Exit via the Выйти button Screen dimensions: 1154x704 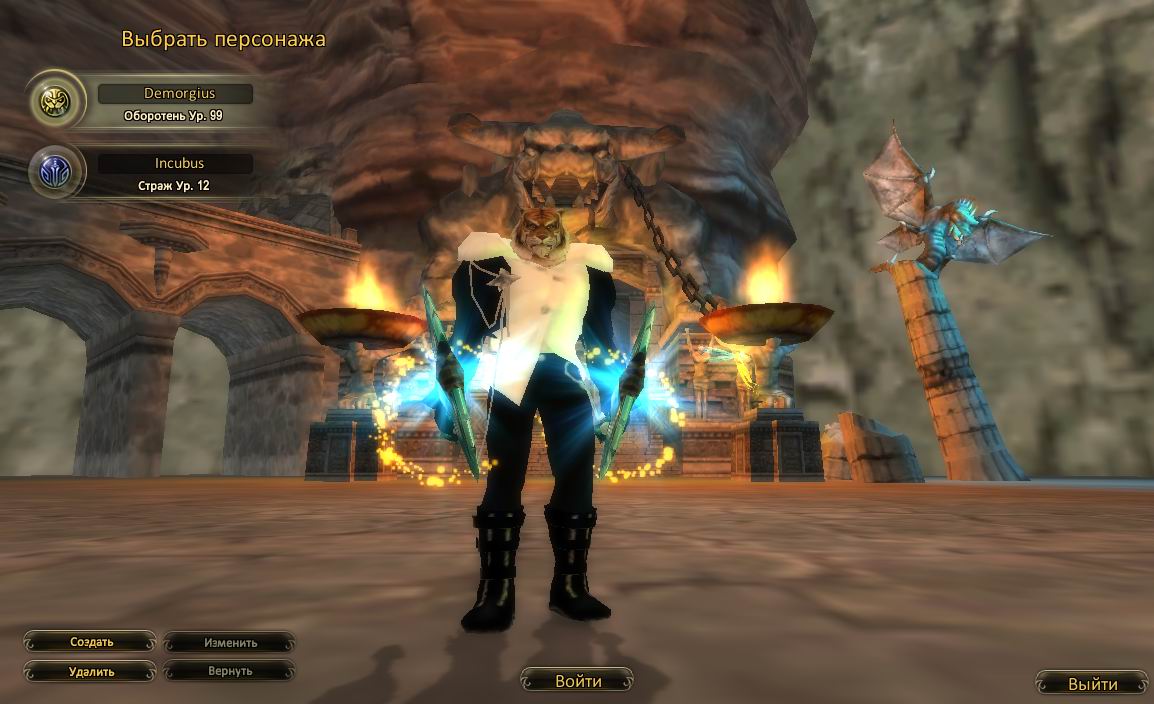pyautogui.click(x=1092, y=684)
